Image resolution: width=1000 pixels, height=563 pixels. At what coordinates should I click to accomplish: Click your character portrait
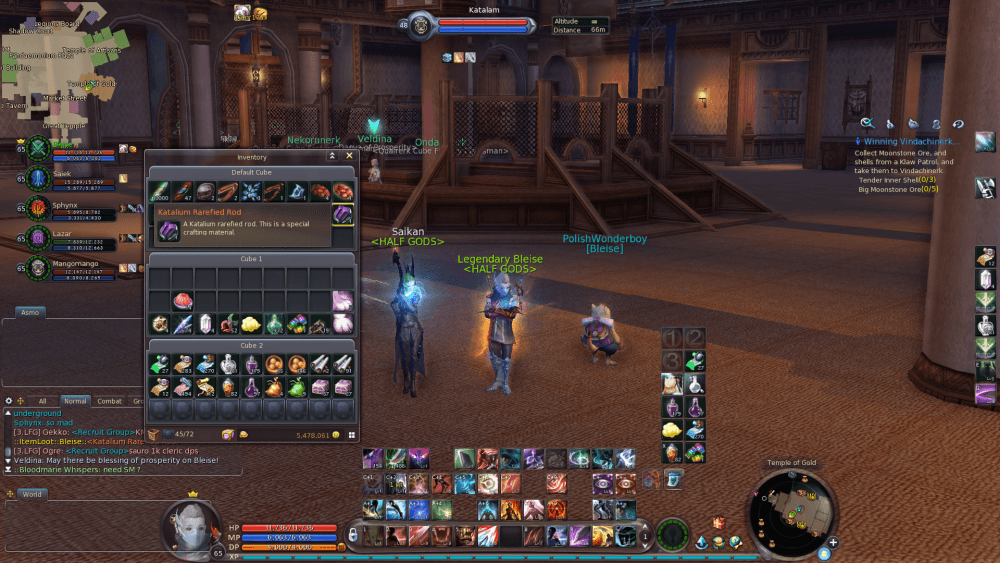click(188, 525)
